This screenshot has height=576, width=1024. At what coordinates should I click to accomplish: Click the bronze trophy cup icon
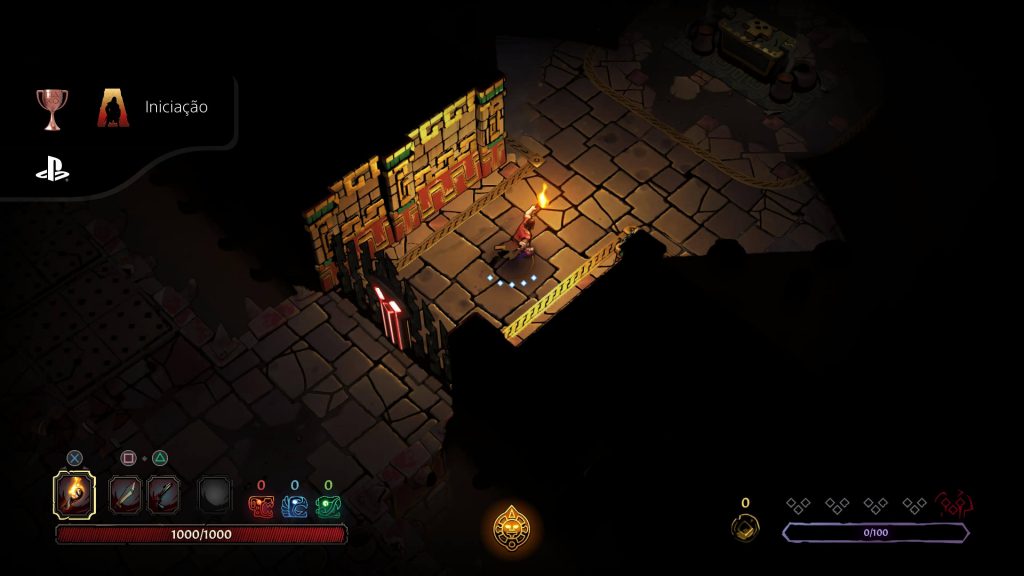(x=52, y=108)
